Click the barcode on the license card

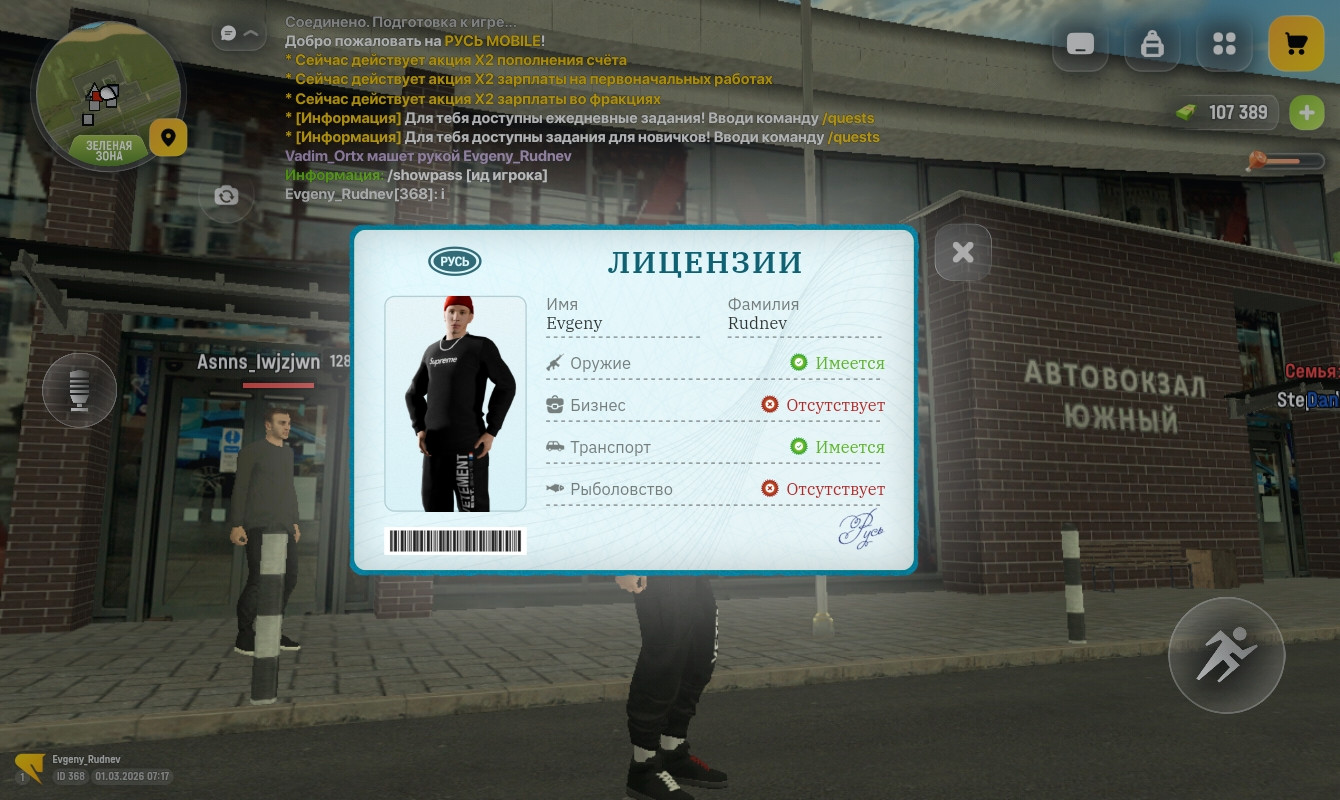(455, 541)
